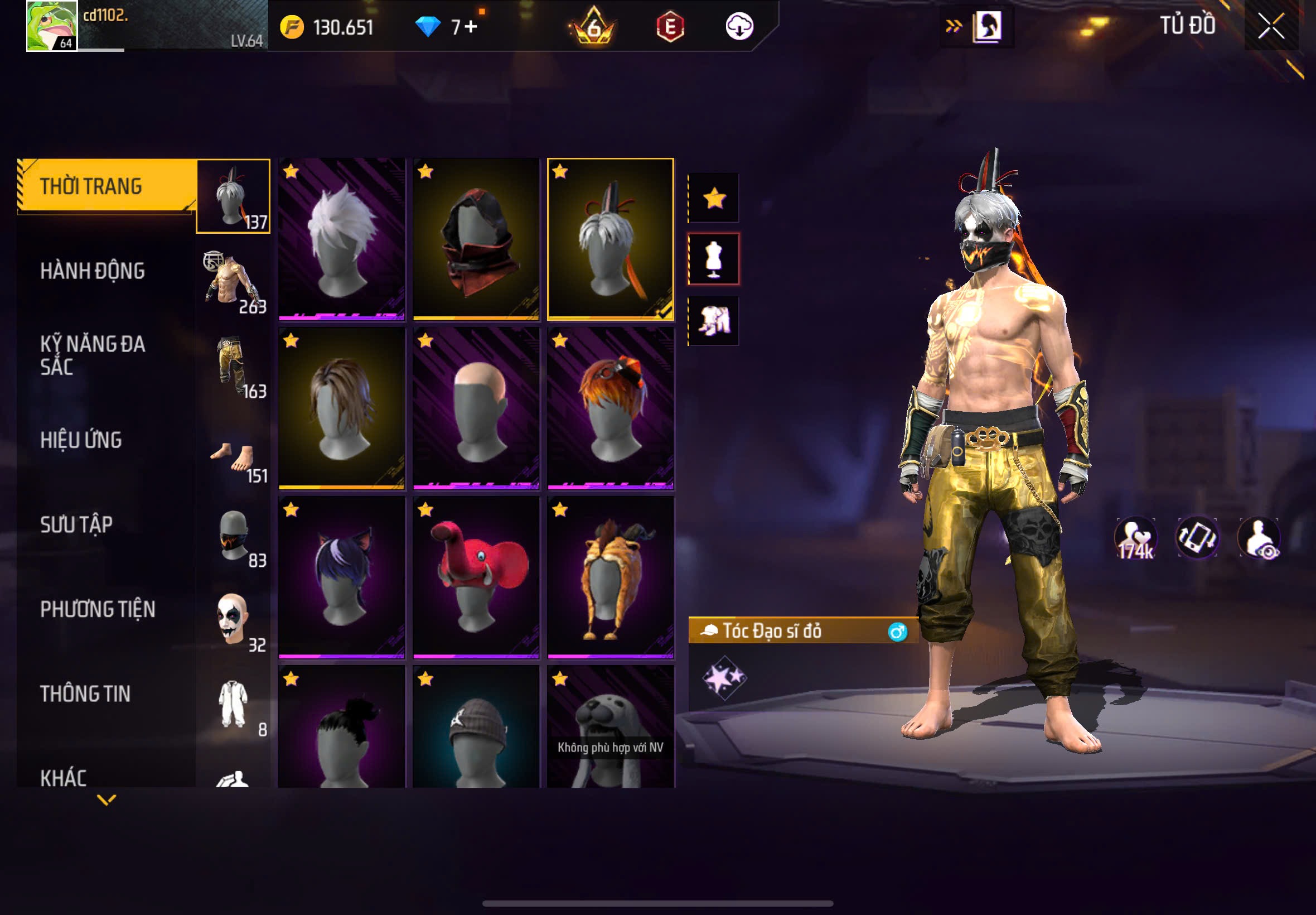Select the red hooded headwear
The width and height of the screenshot is (1316, 915).
tap(476, 238)
